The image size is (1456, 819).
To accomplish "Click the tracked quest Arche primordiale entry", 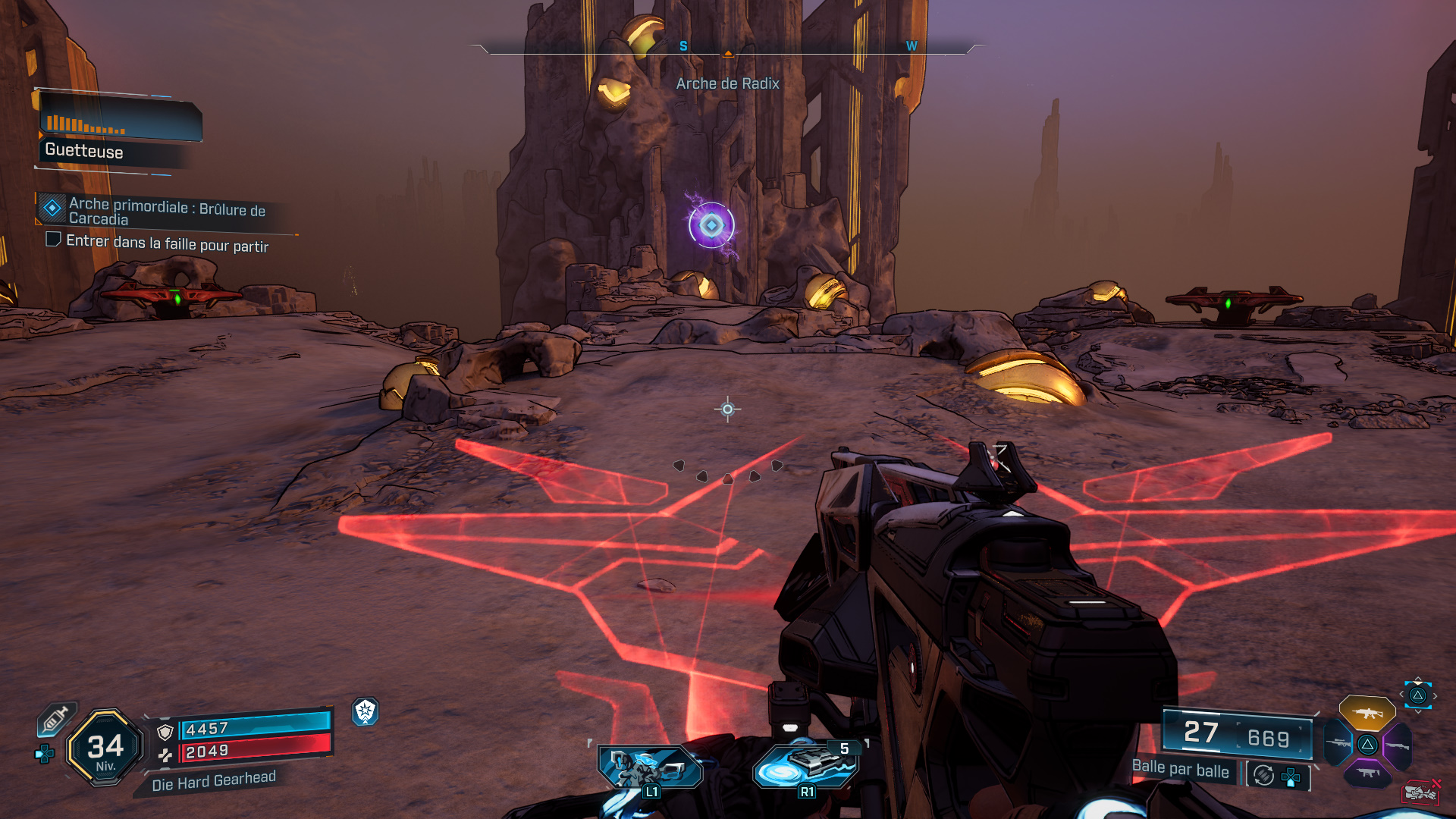I will tap(167, 211).
